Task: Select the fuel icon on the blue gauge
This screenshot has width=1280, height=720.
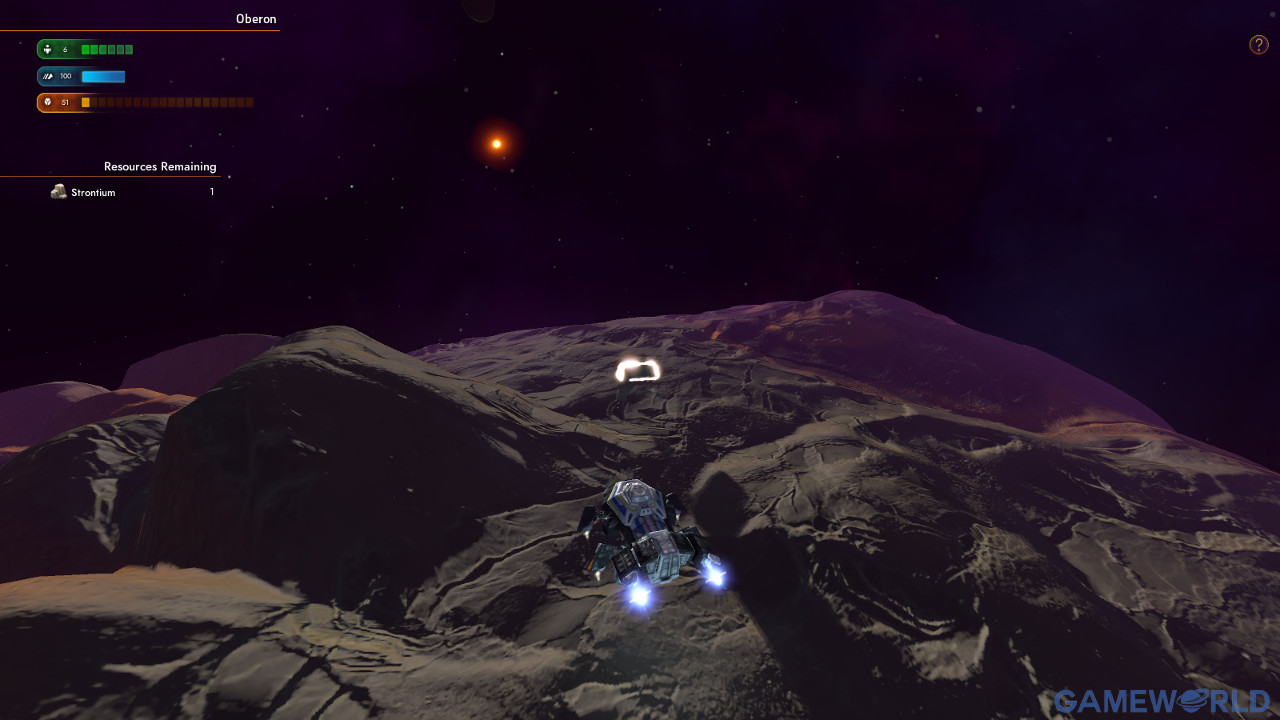Action: [x=47, y=76]
